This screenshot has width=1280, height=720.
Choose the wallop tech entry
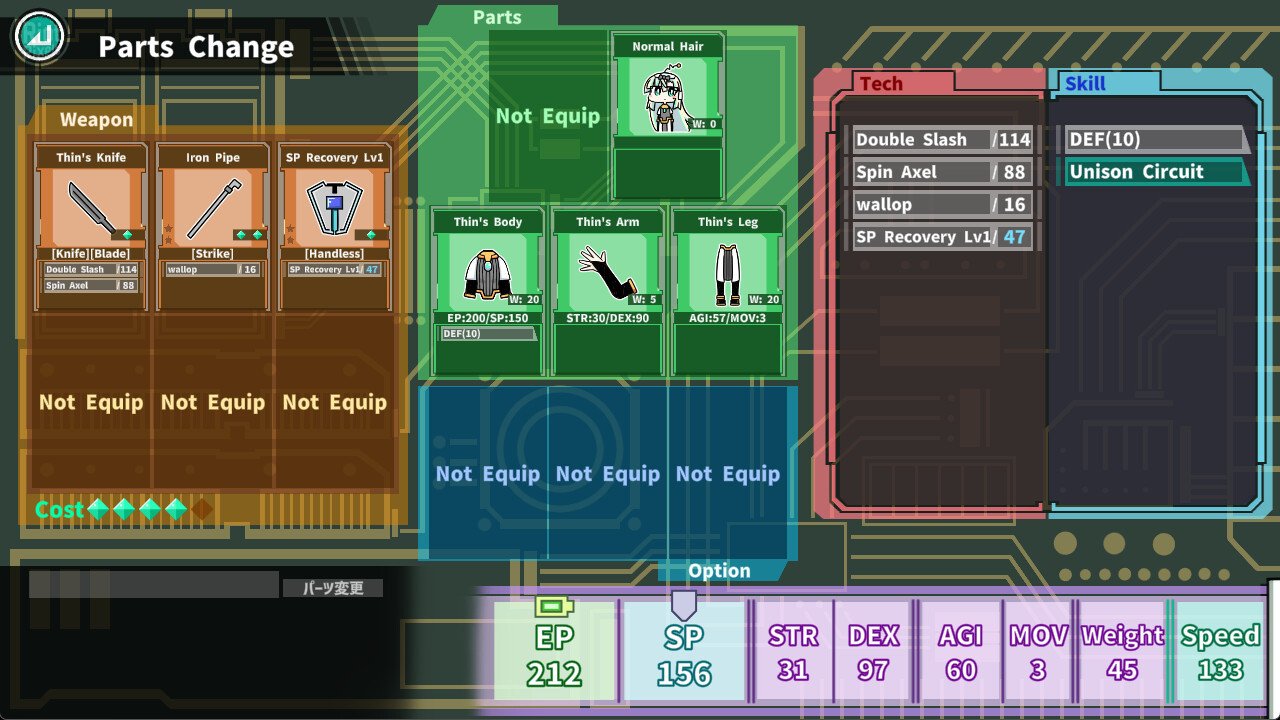pos(942,204)
